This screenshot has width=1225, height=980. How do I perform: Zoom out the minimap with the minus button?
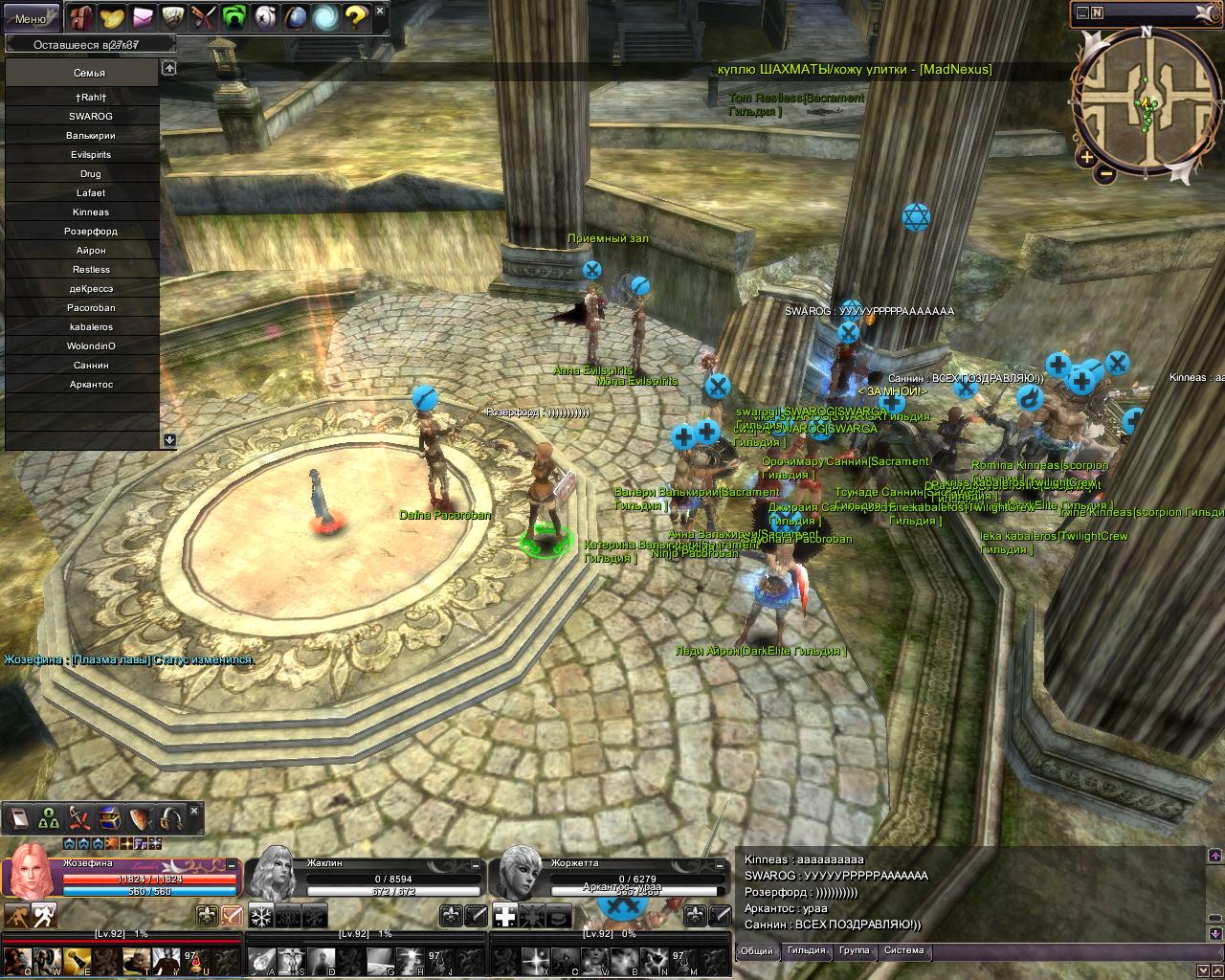coord(1105,174)
